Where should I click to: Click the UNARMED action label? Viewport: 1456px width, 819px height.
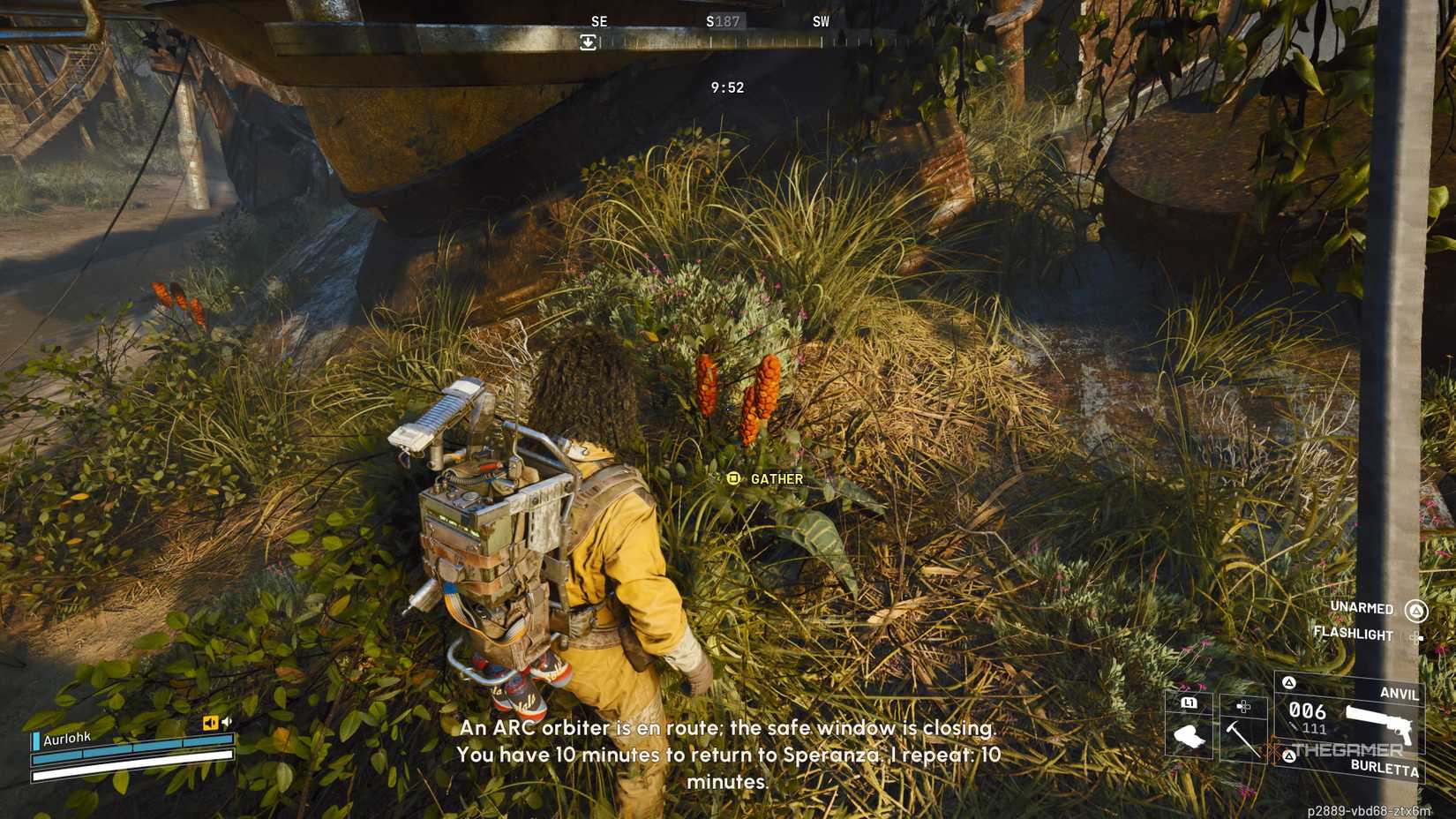1362,607
